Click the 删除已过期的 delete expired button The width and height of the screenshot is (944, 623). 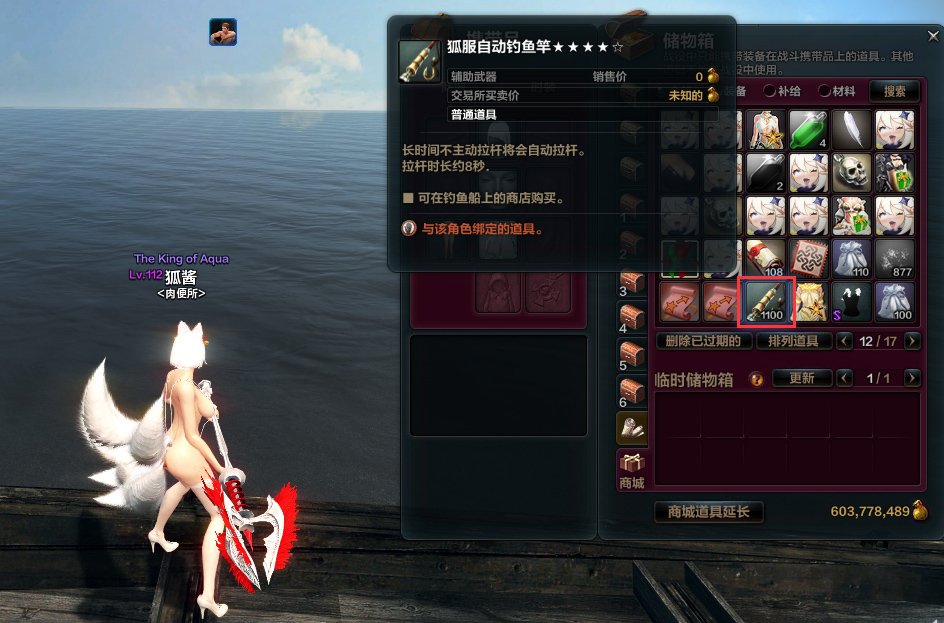coord(704,341)
